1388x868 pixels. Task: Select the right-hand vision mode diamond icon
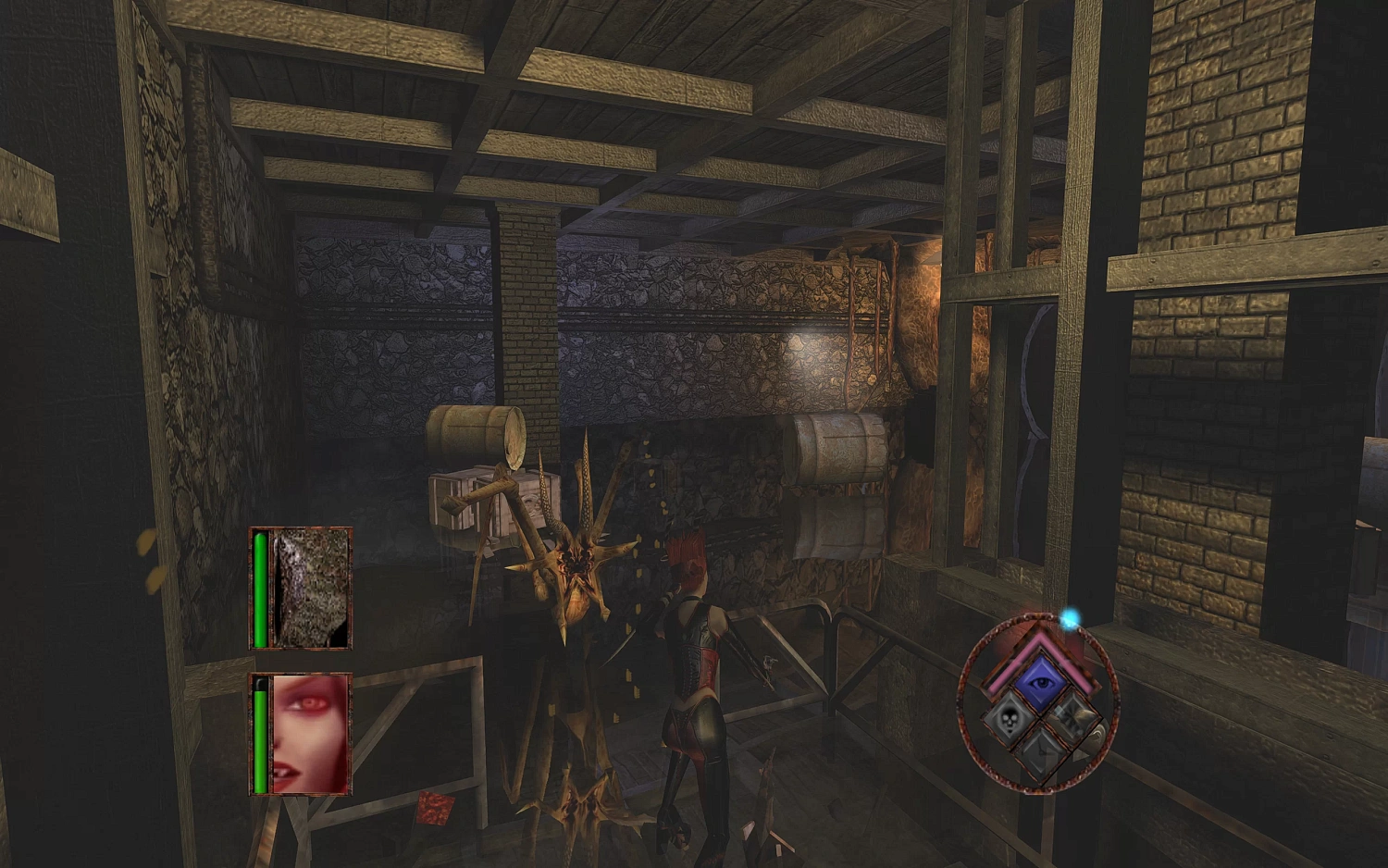tap(1073, 720)
